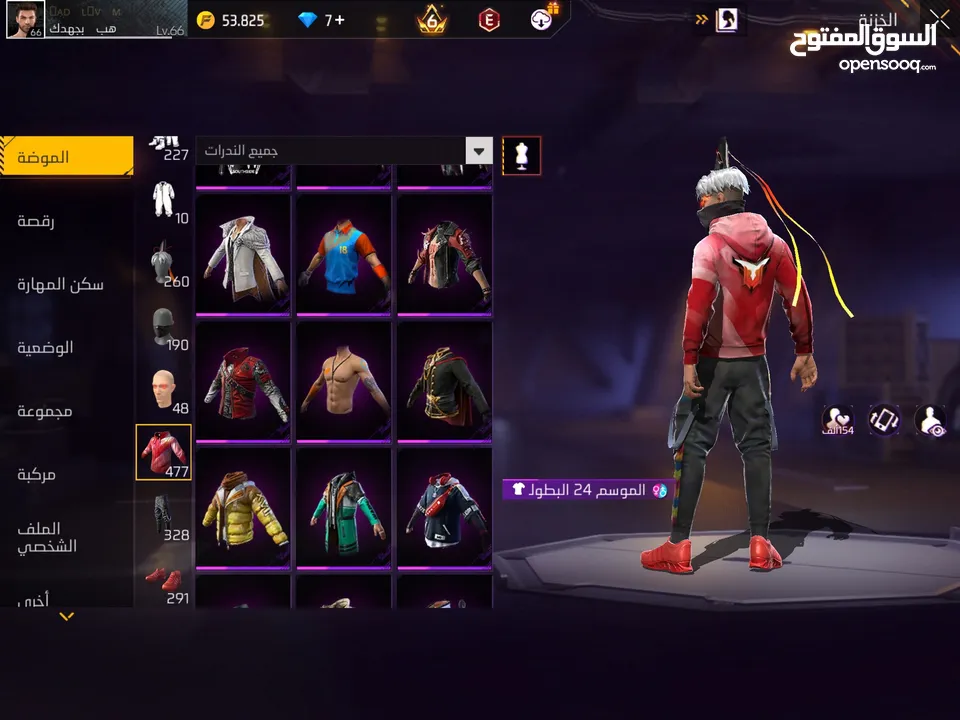Tap the phone rotate icon
This screenshot has width=960, height=720.
(x=883, y=420)
